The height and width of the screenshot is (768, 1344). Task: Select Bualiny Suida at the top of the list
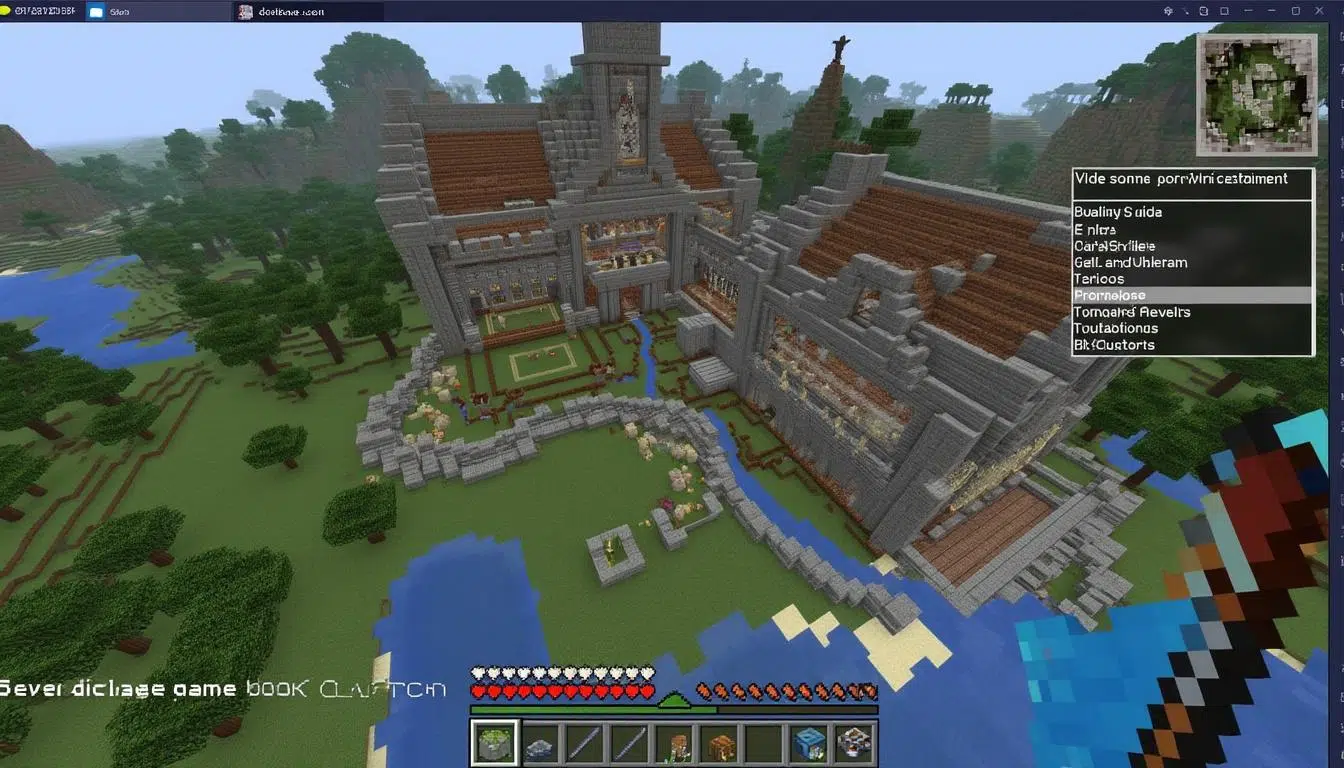point(1117,211)
